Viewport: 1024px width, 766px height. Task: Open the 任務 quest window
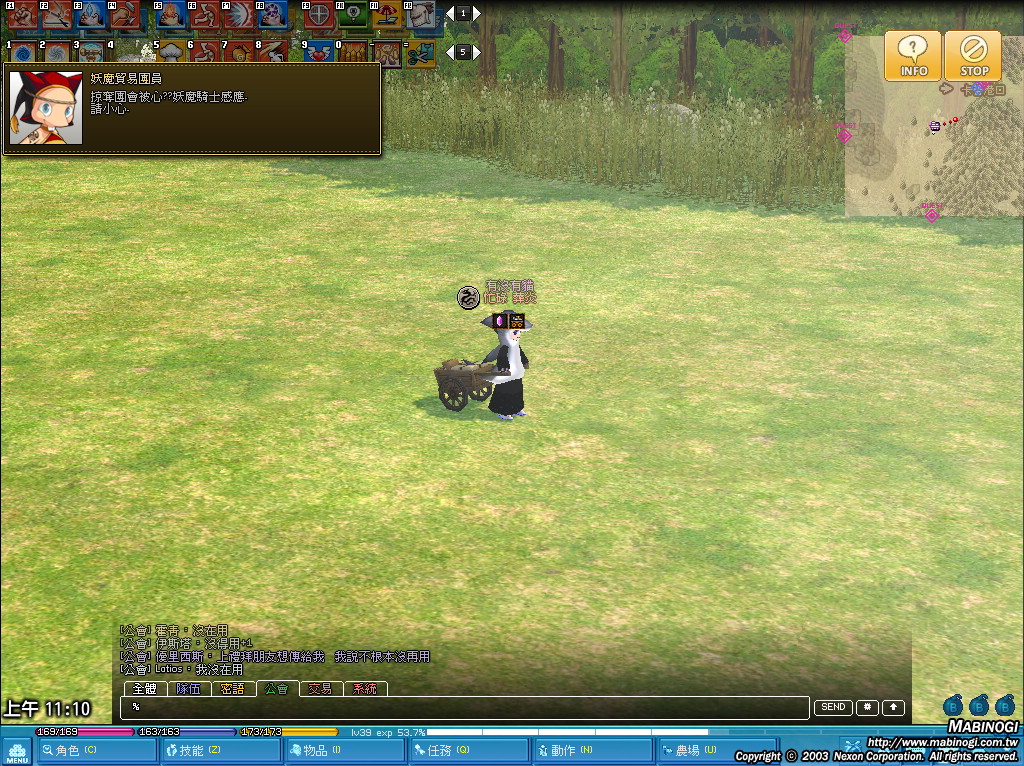(x=469, y=750)
